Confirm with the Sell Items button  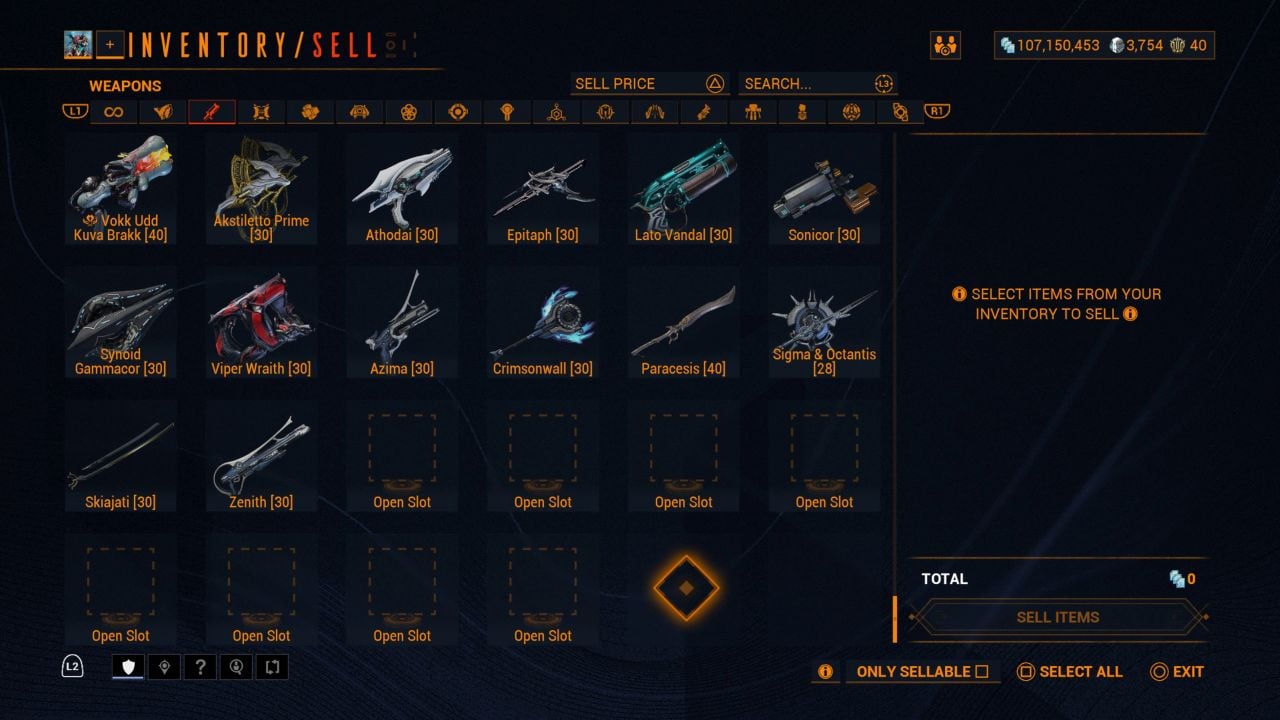coord(1057,617)
